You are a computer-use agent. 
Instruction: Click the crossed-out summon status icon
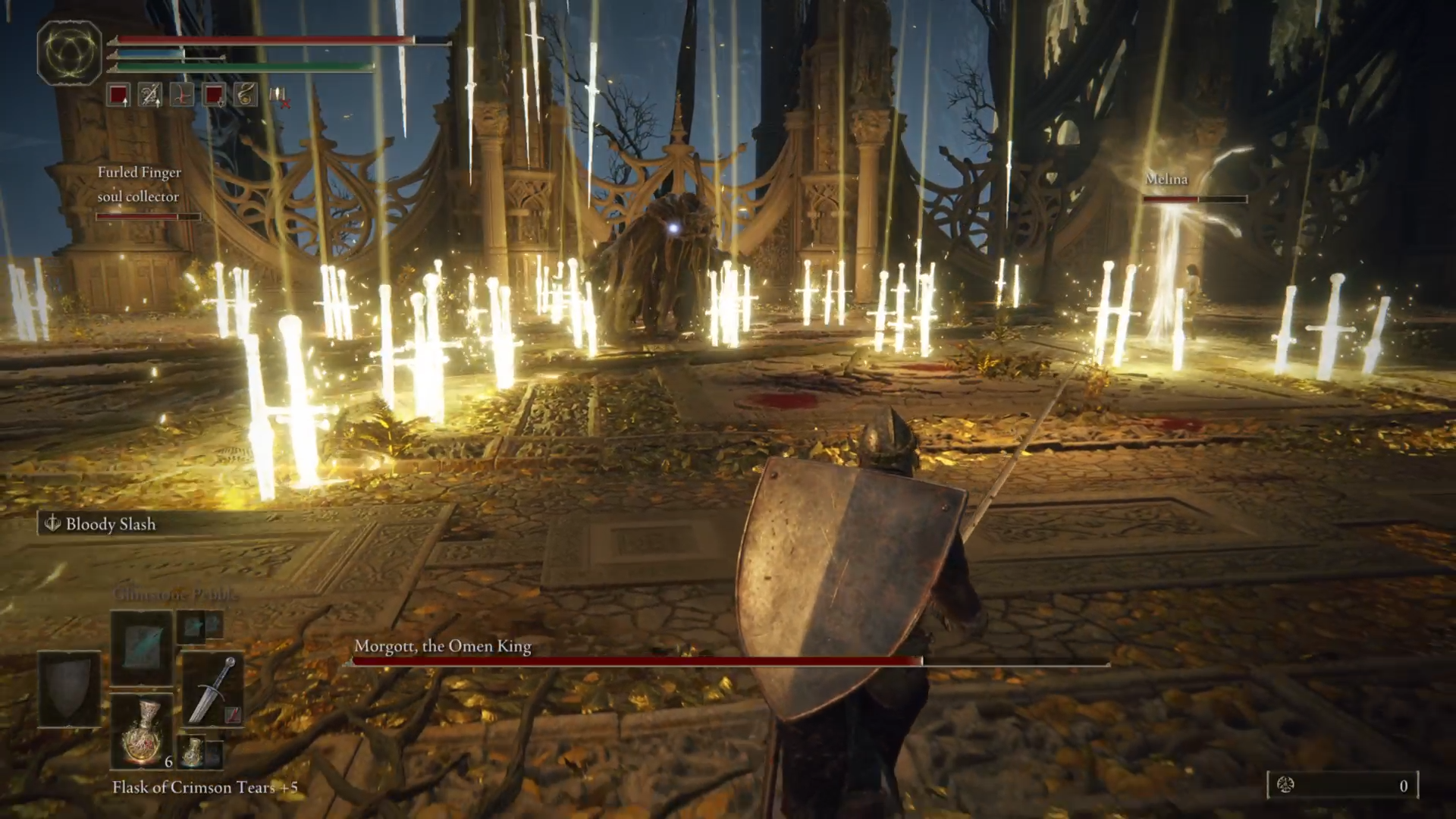coord(278,96)
